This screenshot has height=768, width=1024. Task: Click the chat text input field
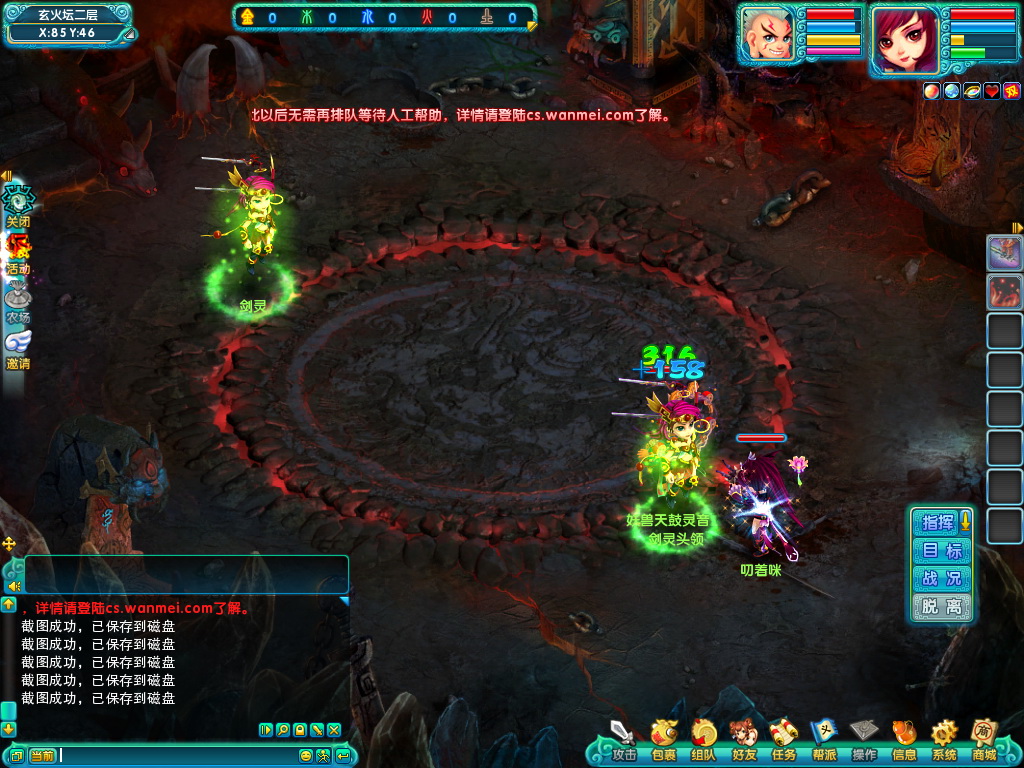pos(178,755)
